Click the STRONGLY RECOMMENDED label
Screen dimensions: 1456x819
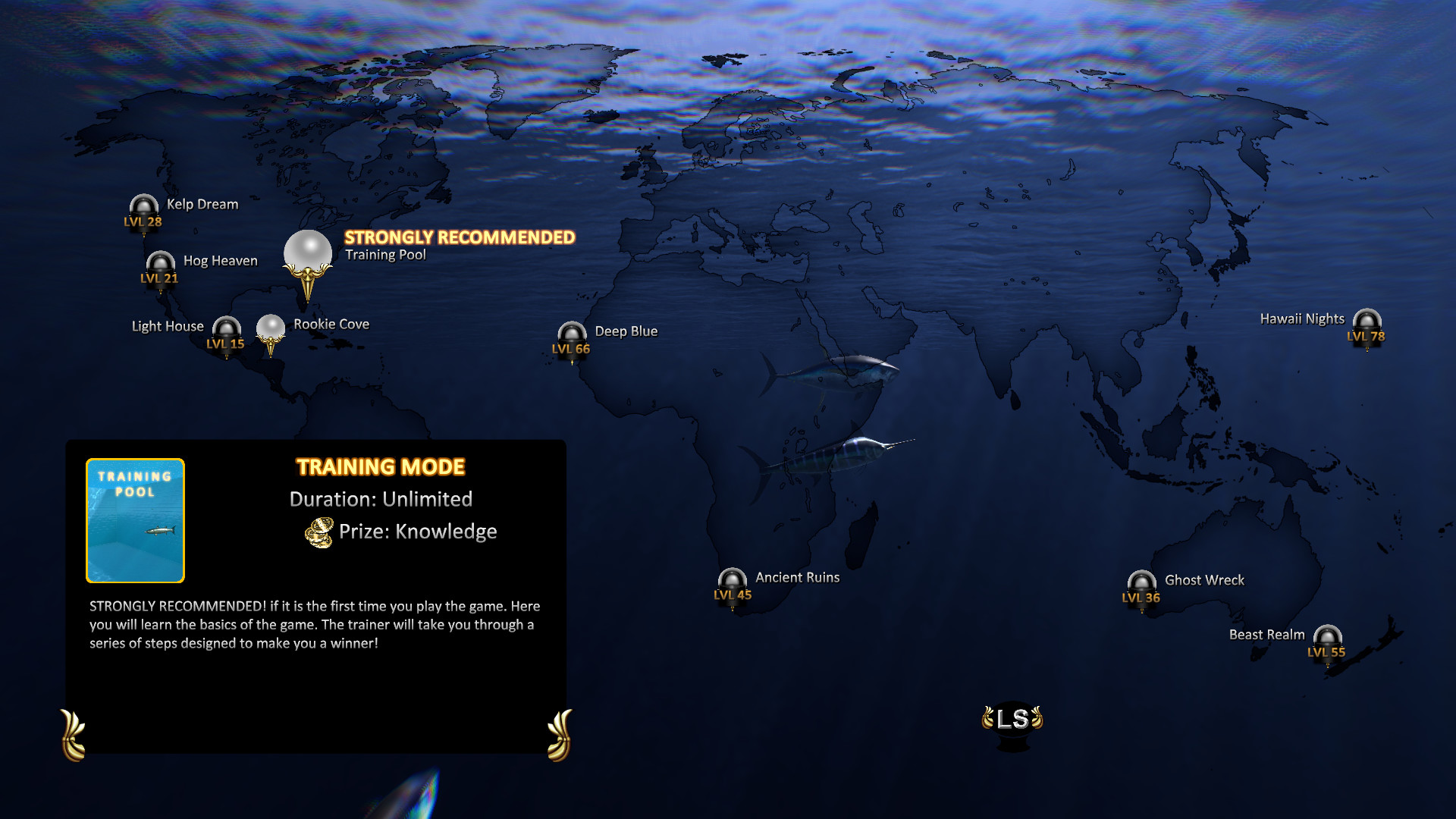460,237
